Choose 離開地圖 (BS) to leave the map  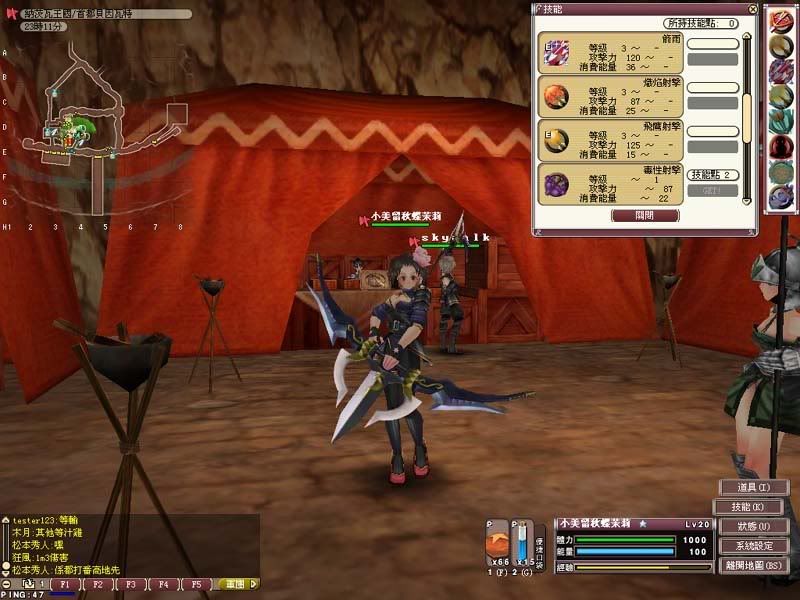click(753, 565)
